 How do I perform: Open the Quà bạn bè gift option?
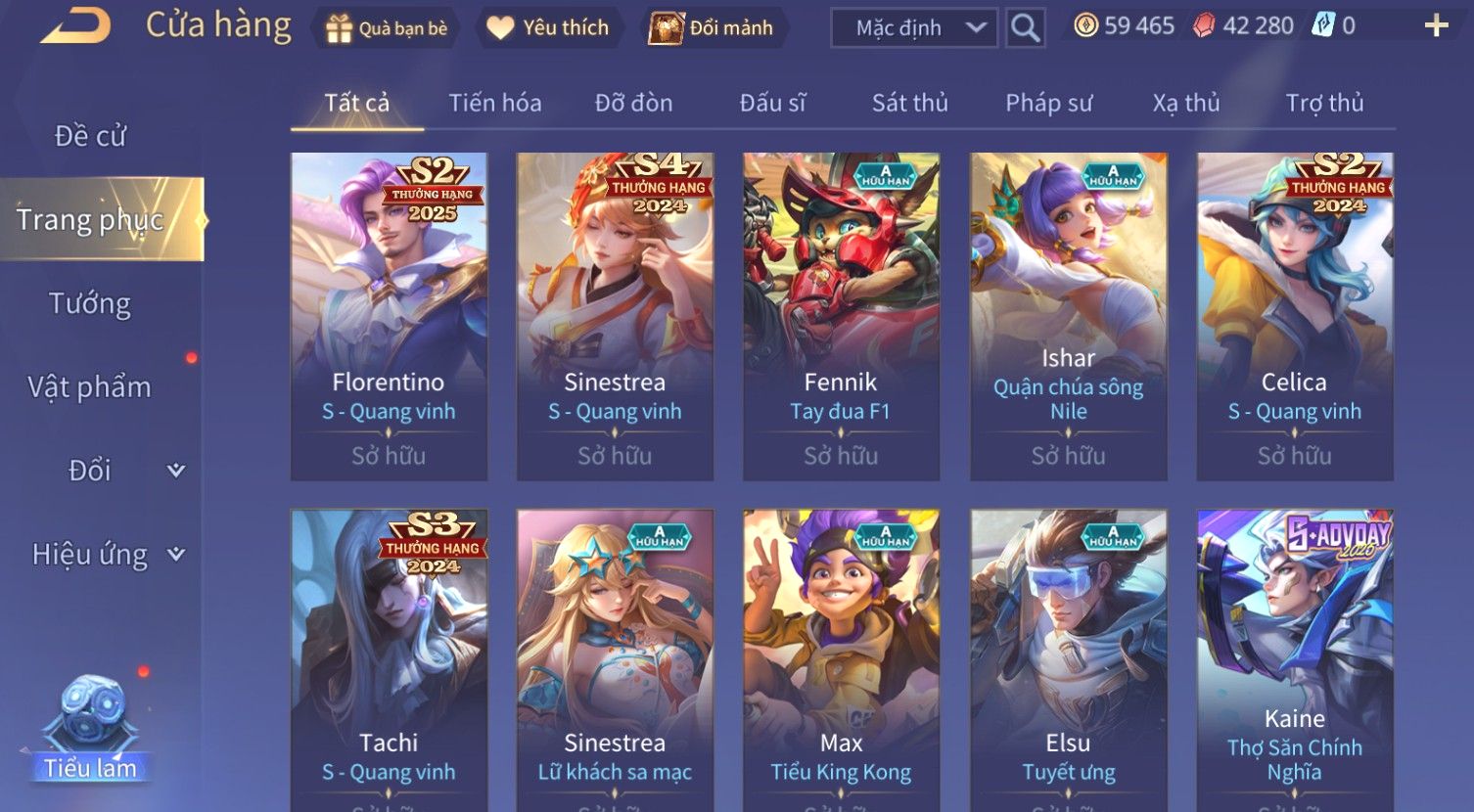[x=387, y=28]
